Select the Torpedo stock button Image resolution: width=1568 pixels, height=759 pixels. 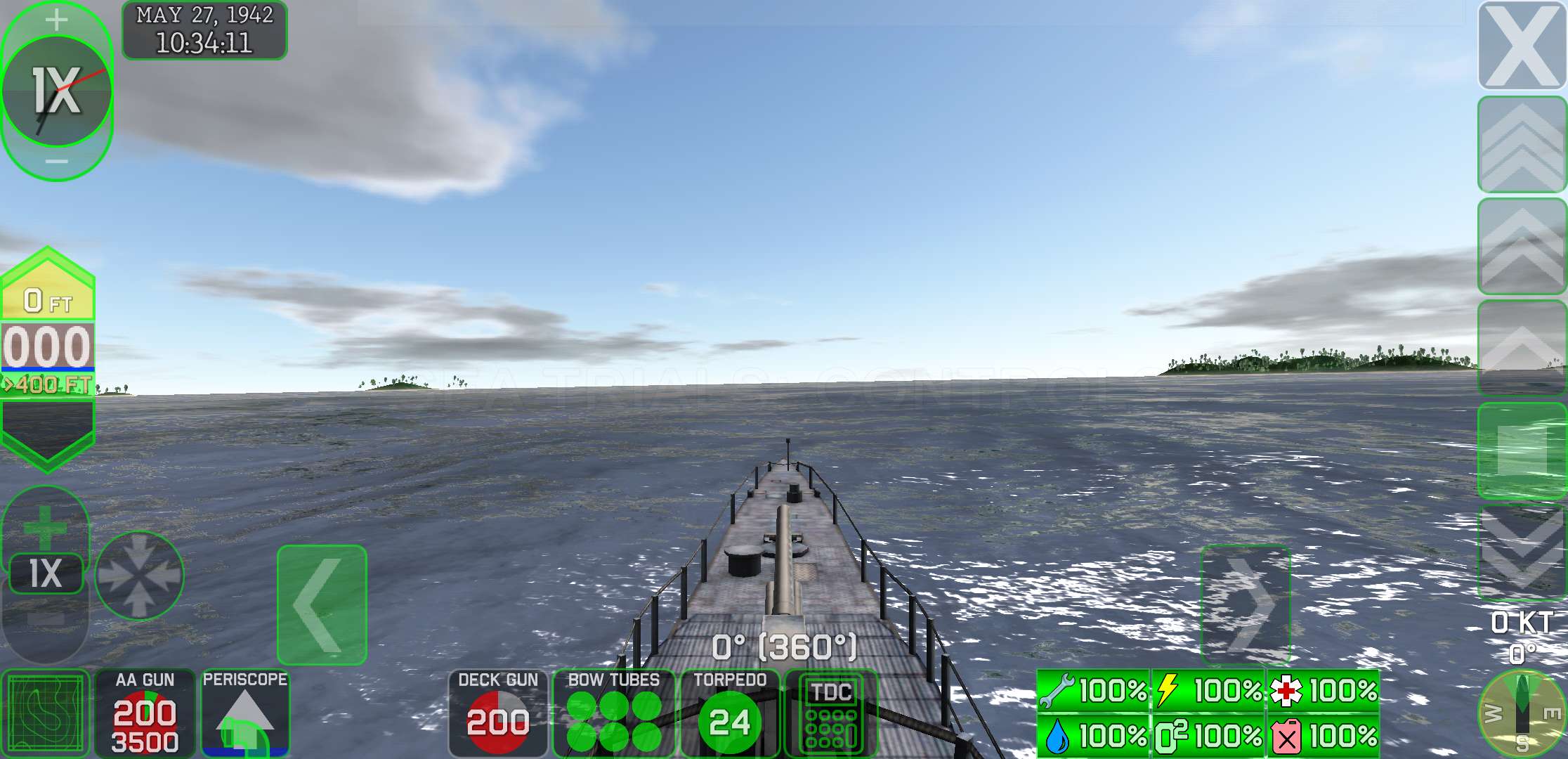[730, 713]
